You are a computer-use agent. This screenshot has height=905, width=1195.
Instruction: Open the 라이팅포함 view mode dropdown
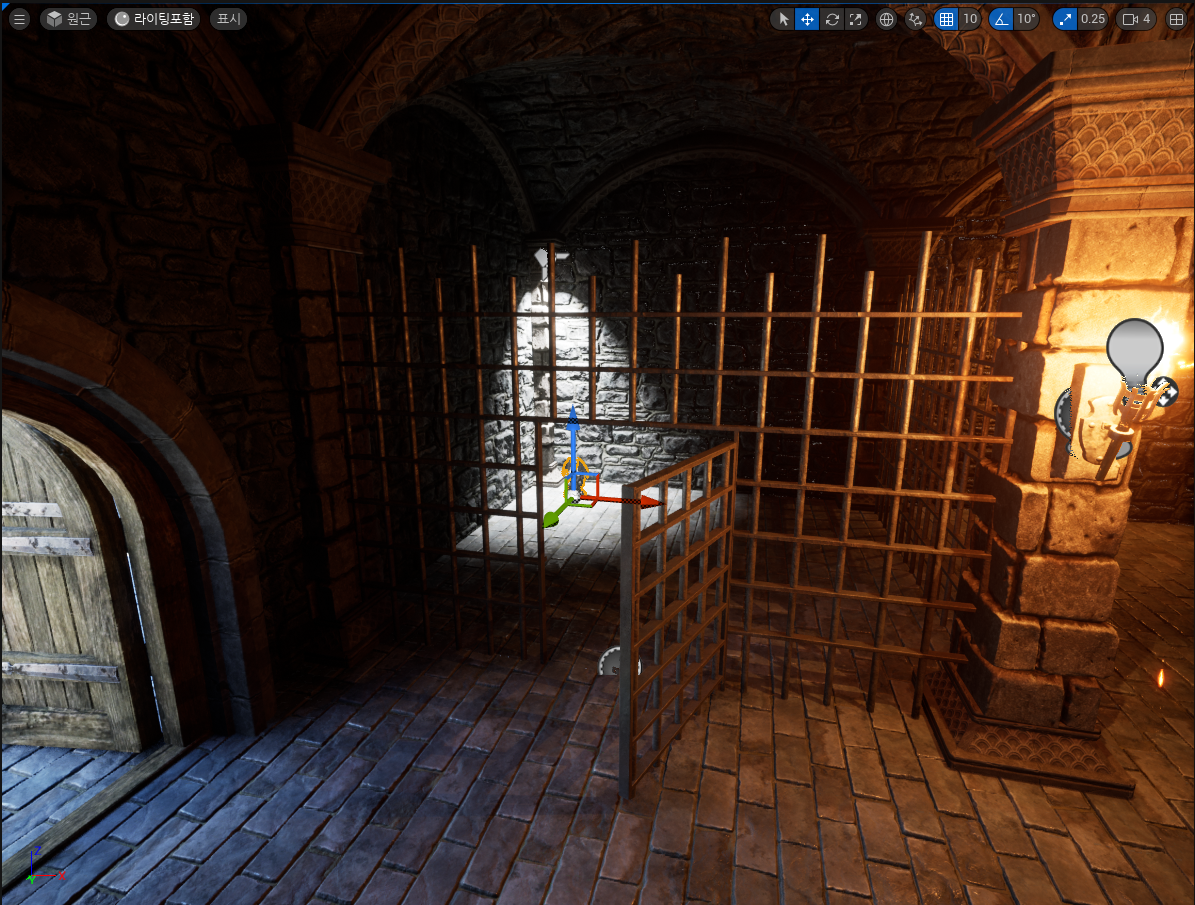[154, 19]
